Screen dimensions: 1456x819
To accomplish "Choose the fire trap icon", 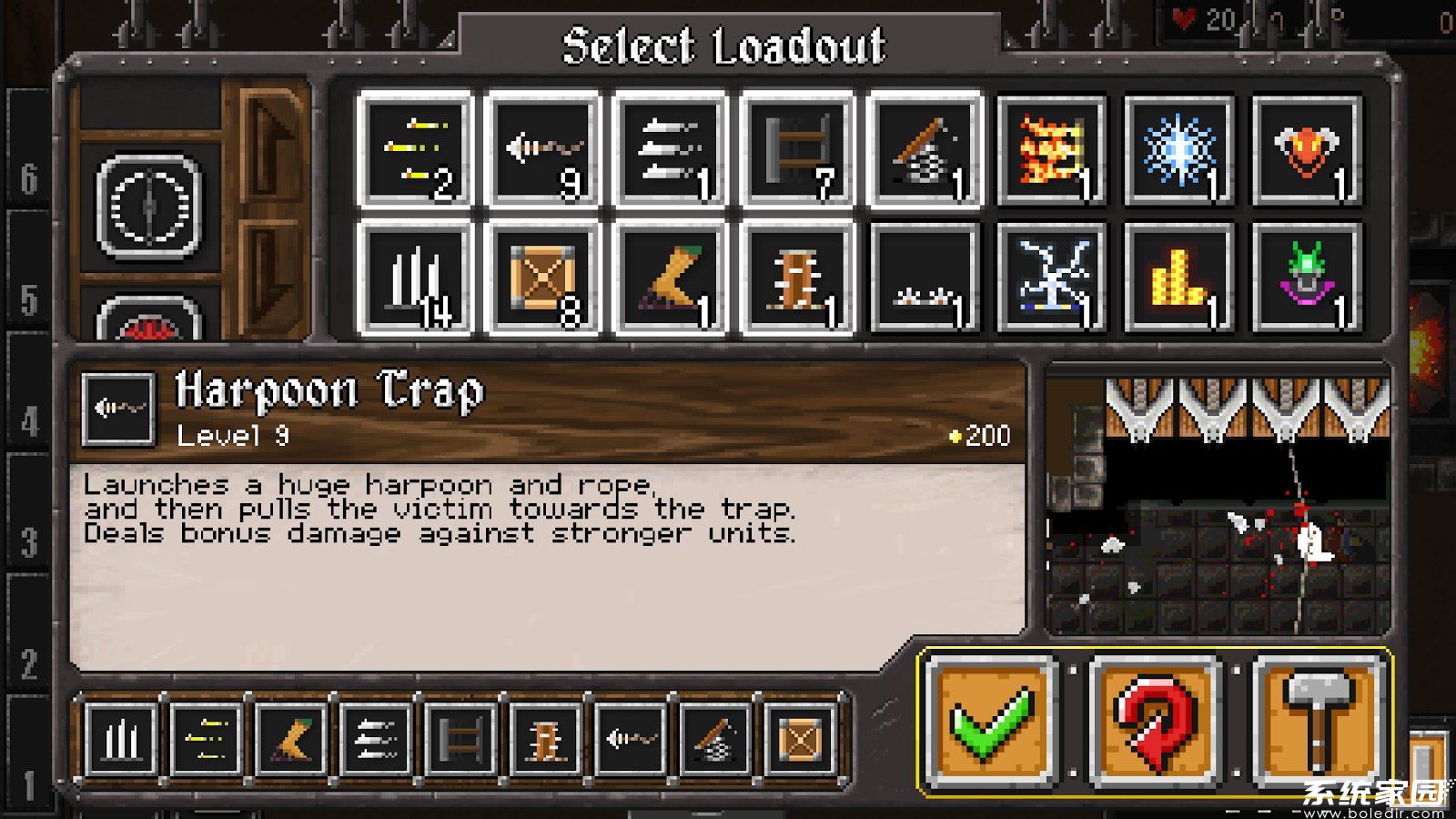I will tap(1053, 151).
